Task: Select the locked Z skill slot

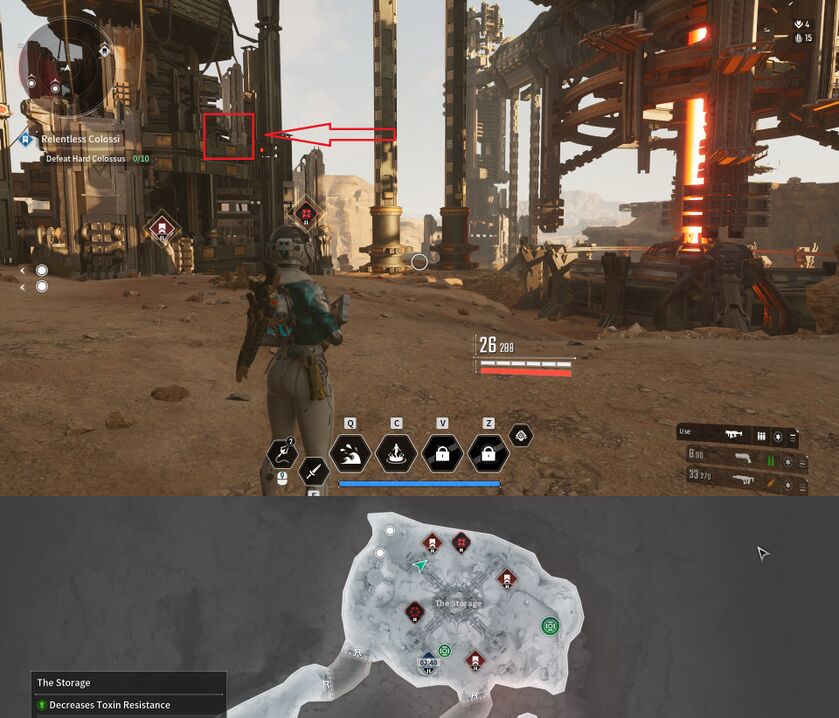Action: pos(488,453)
